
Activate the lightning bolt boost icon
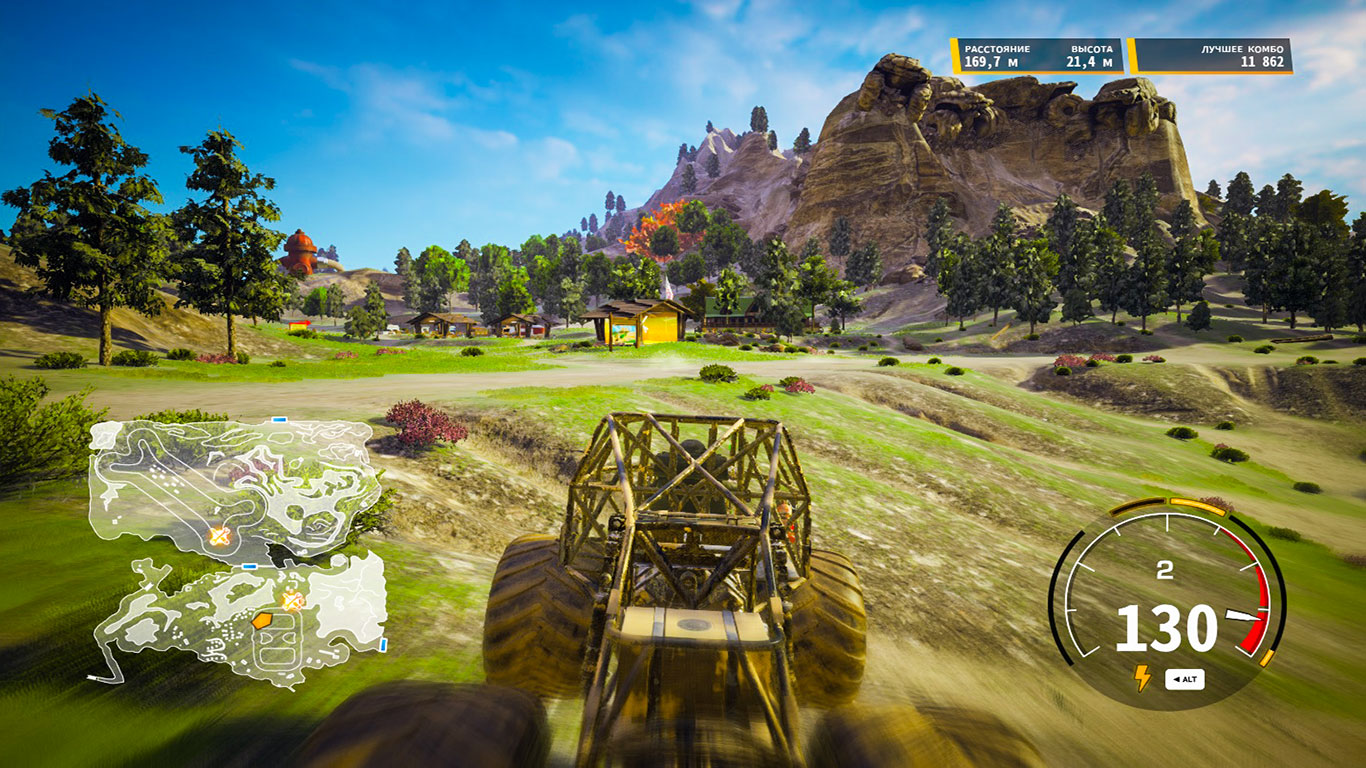click(x=1141, y=678)
